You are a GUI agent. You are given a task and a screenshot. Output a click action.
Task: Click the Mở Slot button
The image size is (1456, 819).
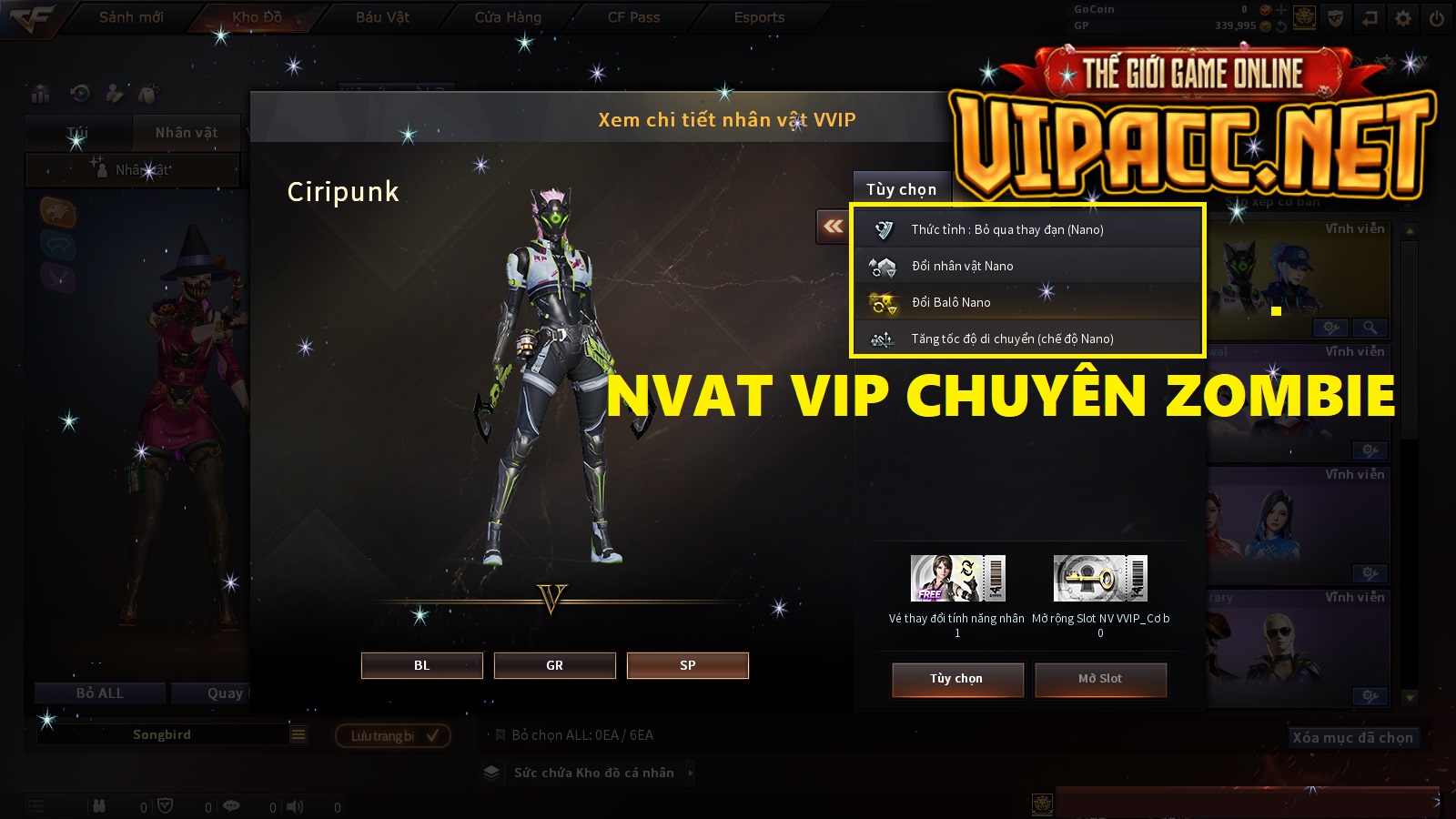coord(1099,679)
